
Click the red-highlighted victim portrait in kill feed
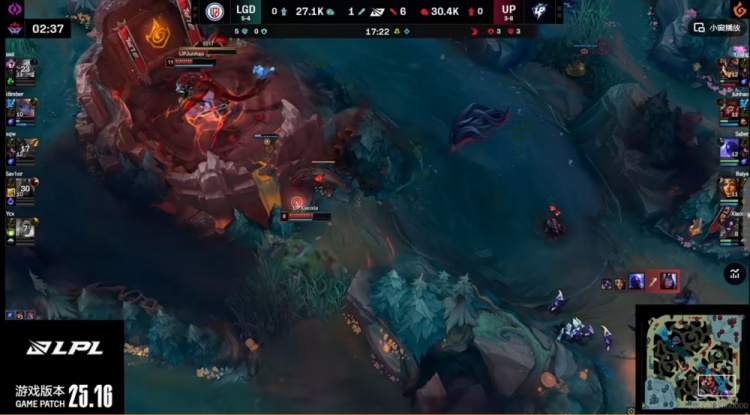click(664, 283)
